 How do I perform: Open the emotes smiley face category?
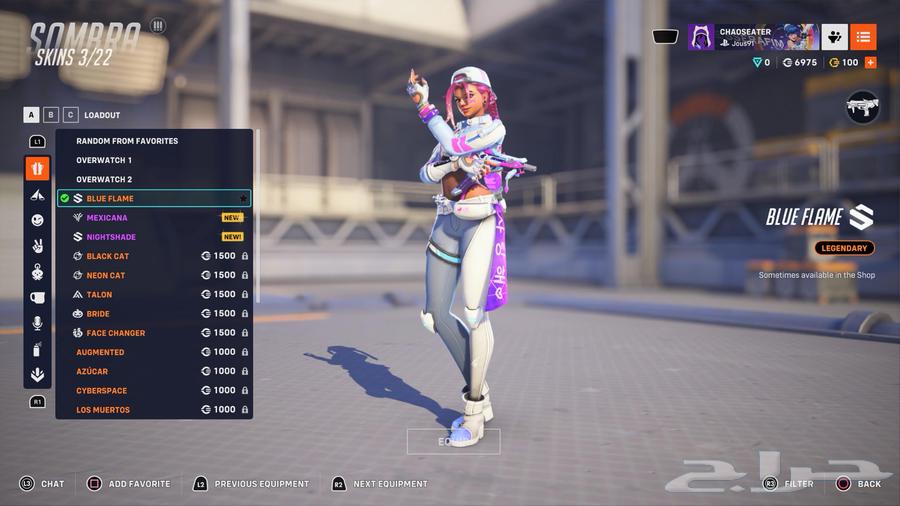[37, 220]
